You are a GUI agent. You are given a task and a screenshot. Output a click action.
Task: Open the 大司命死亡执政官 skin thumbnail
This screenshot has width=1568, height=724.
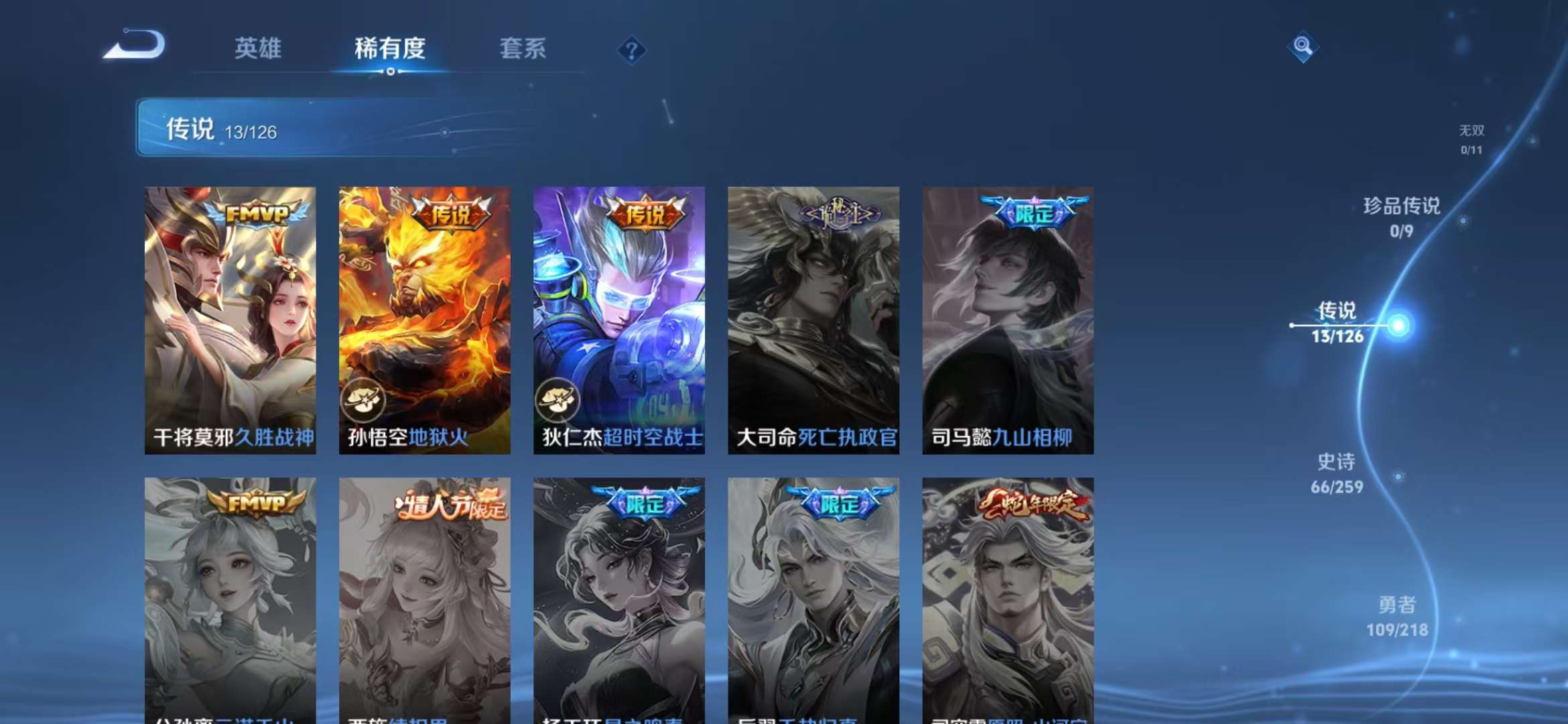pos(812,322)
